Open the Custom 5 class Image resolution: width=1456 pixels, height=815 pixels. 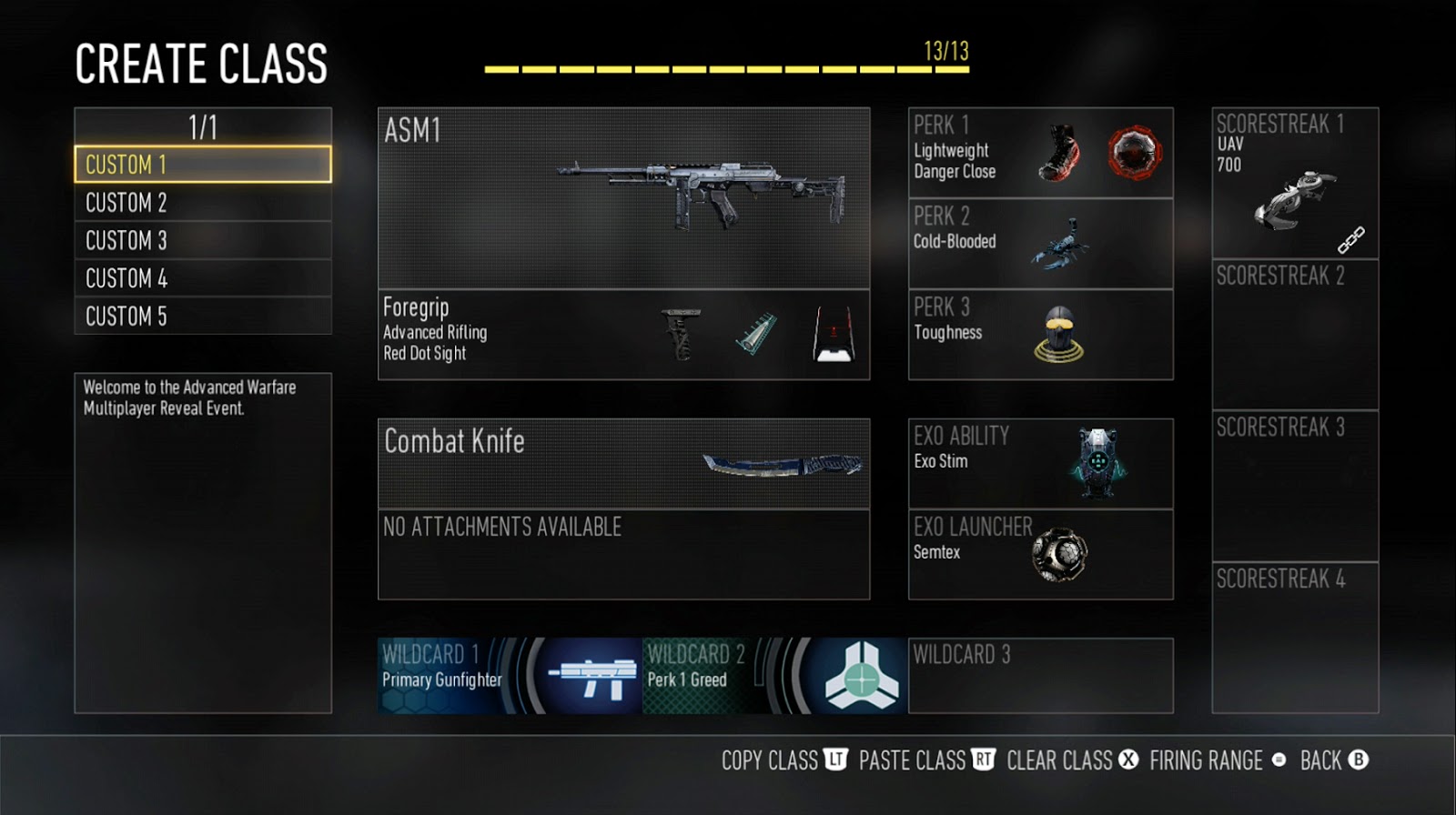pos(202,316)
